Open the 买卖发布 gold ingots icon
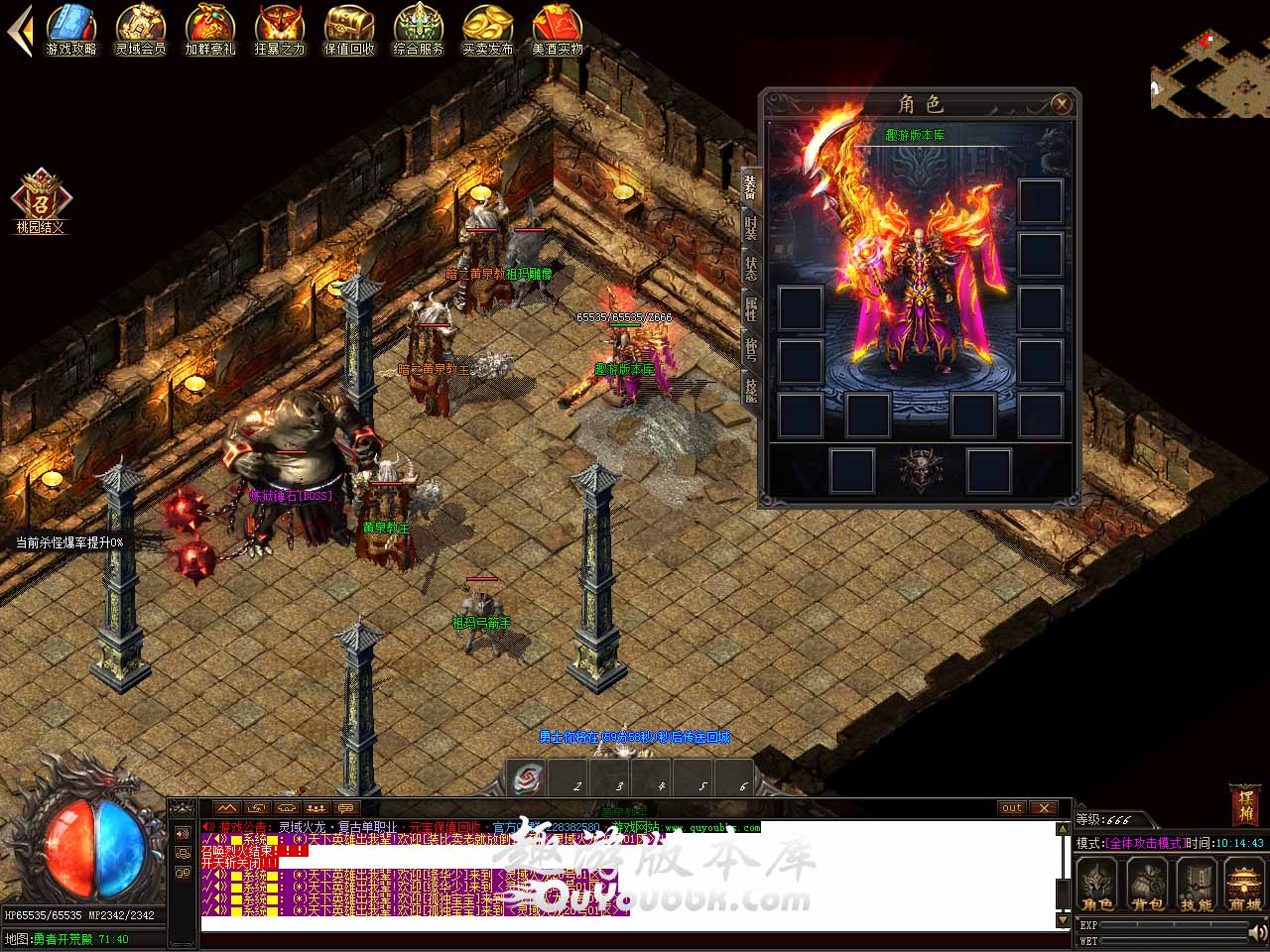1270x952 pixels. [x=488, y=28]
